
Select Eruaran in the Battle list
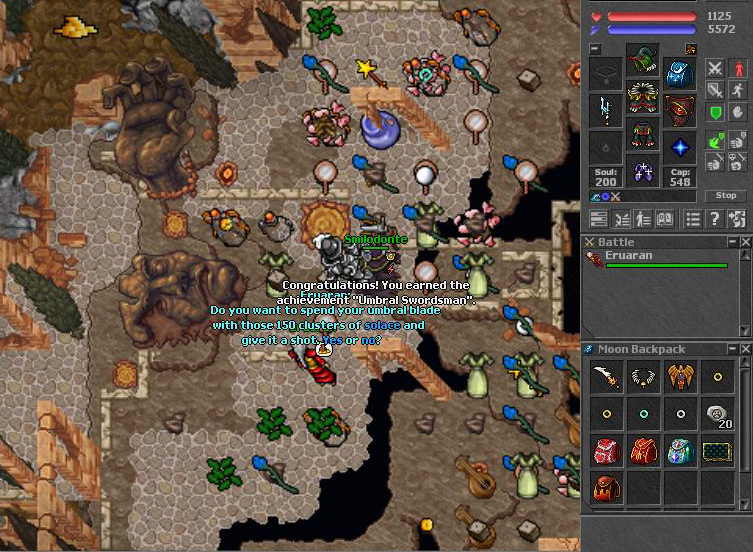(638, 258)
